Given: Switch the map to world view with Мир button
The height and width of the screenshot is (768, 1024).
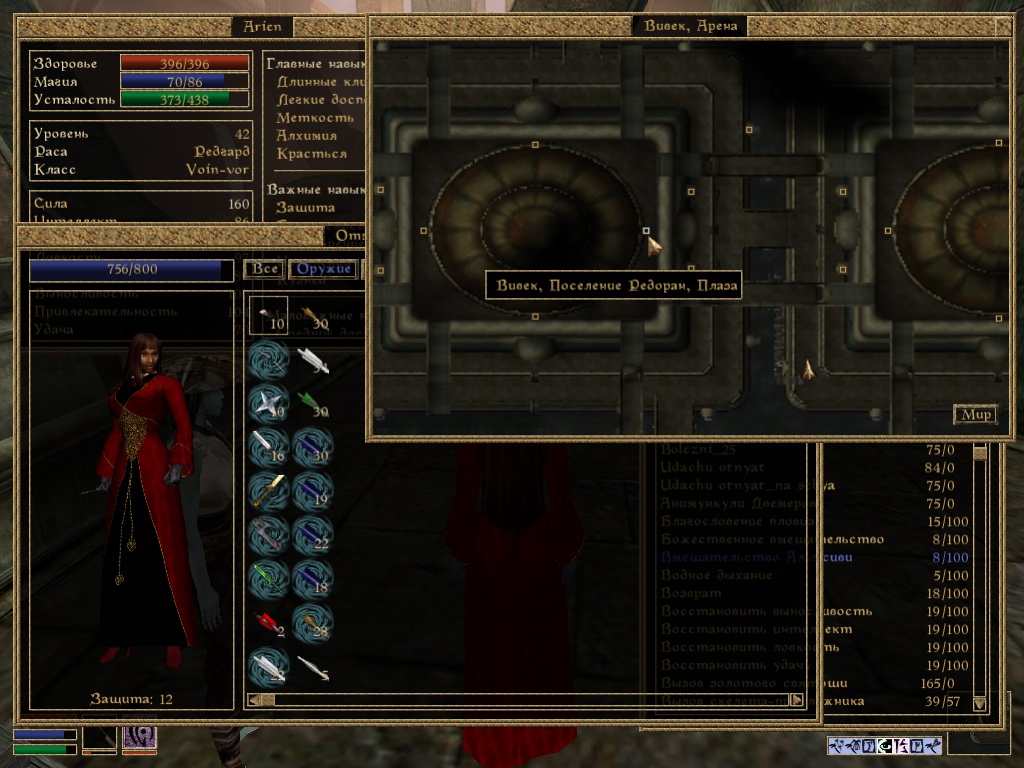Looking at the screenshot, I should [x=975, y=414].
